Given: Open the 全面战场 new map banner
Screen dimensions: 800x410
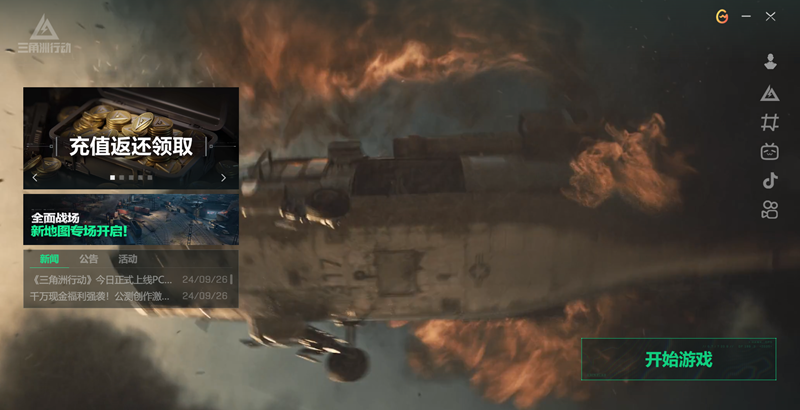Looking at the screenshot, I should click(x=130, y=220).
